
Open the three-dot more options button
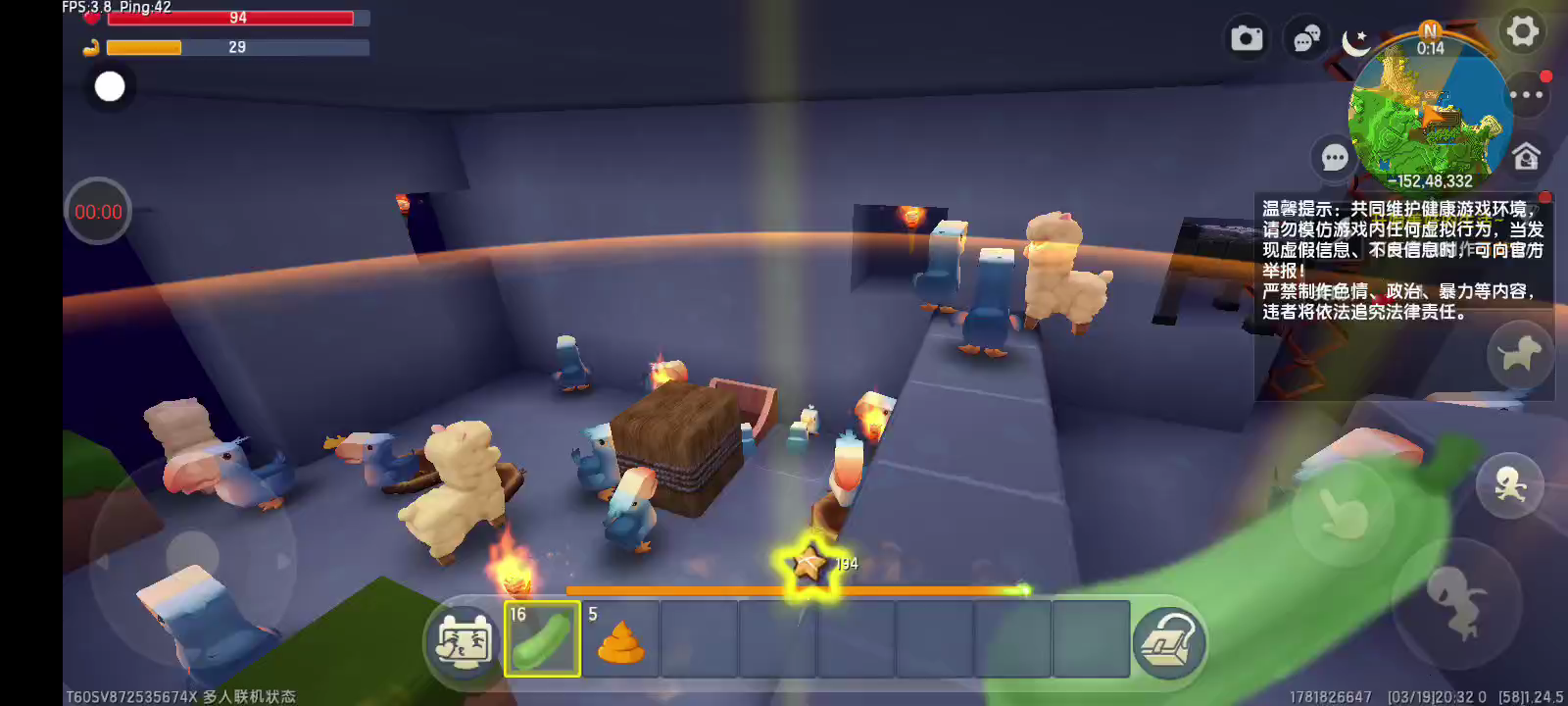1526,95
